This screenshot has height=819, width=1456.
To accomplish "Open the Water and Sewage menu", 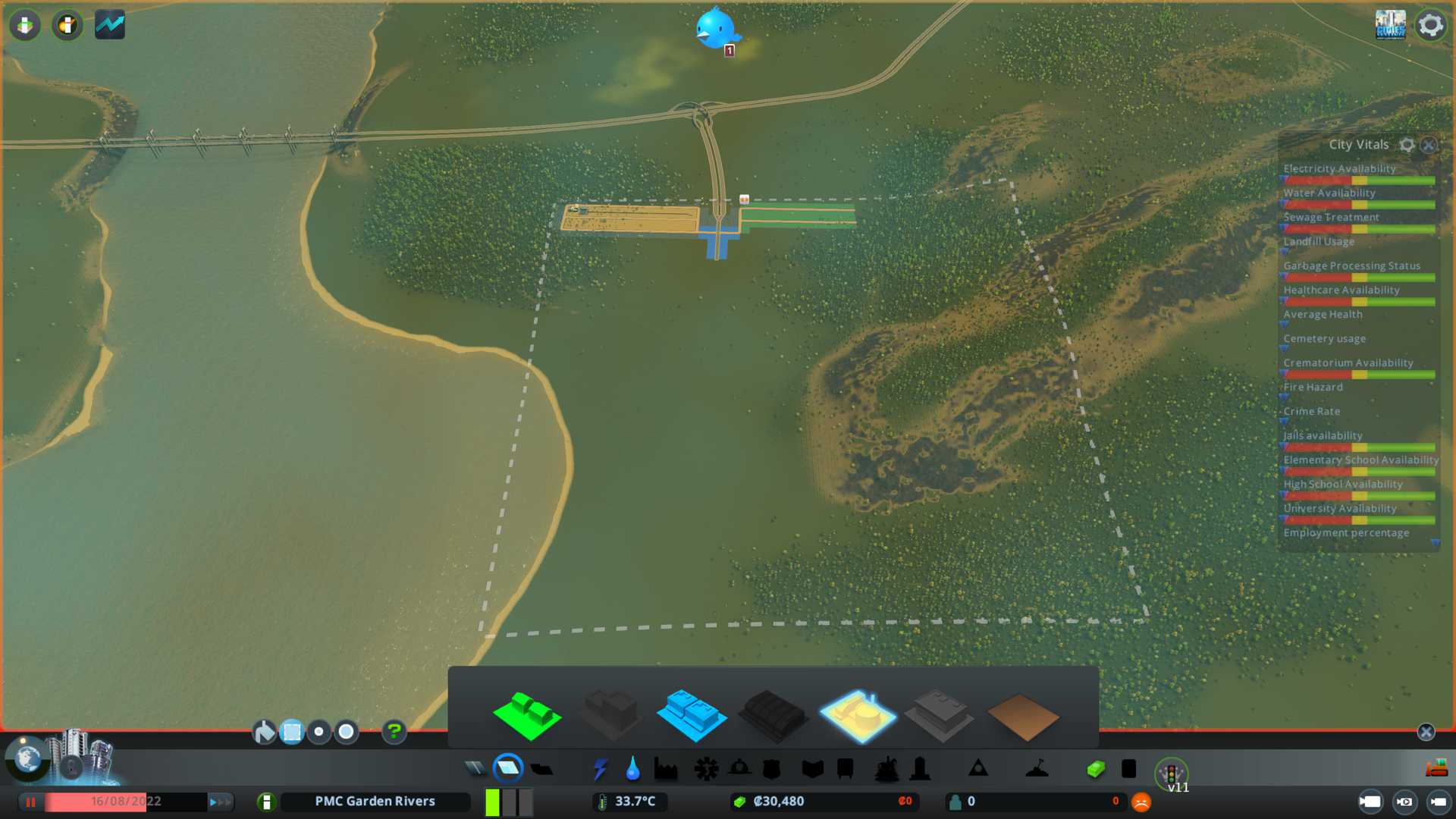I will point(632,769).
